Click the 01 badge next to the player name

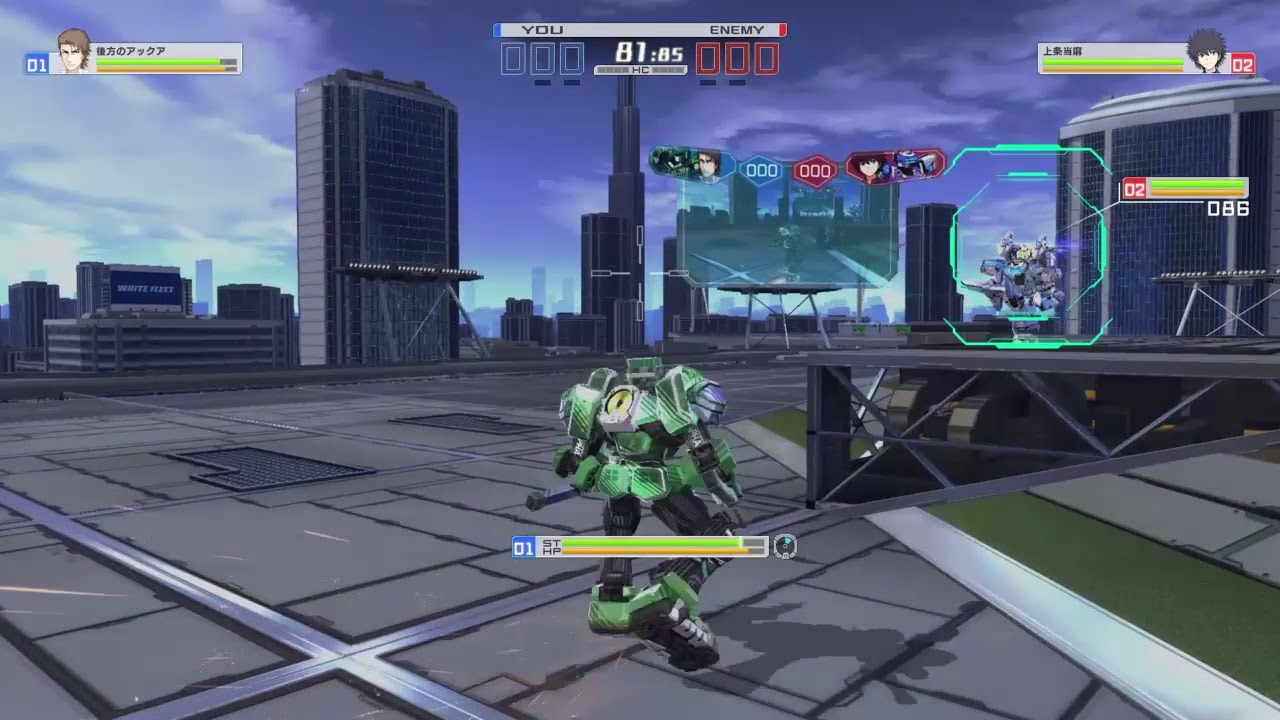[35, 64]
